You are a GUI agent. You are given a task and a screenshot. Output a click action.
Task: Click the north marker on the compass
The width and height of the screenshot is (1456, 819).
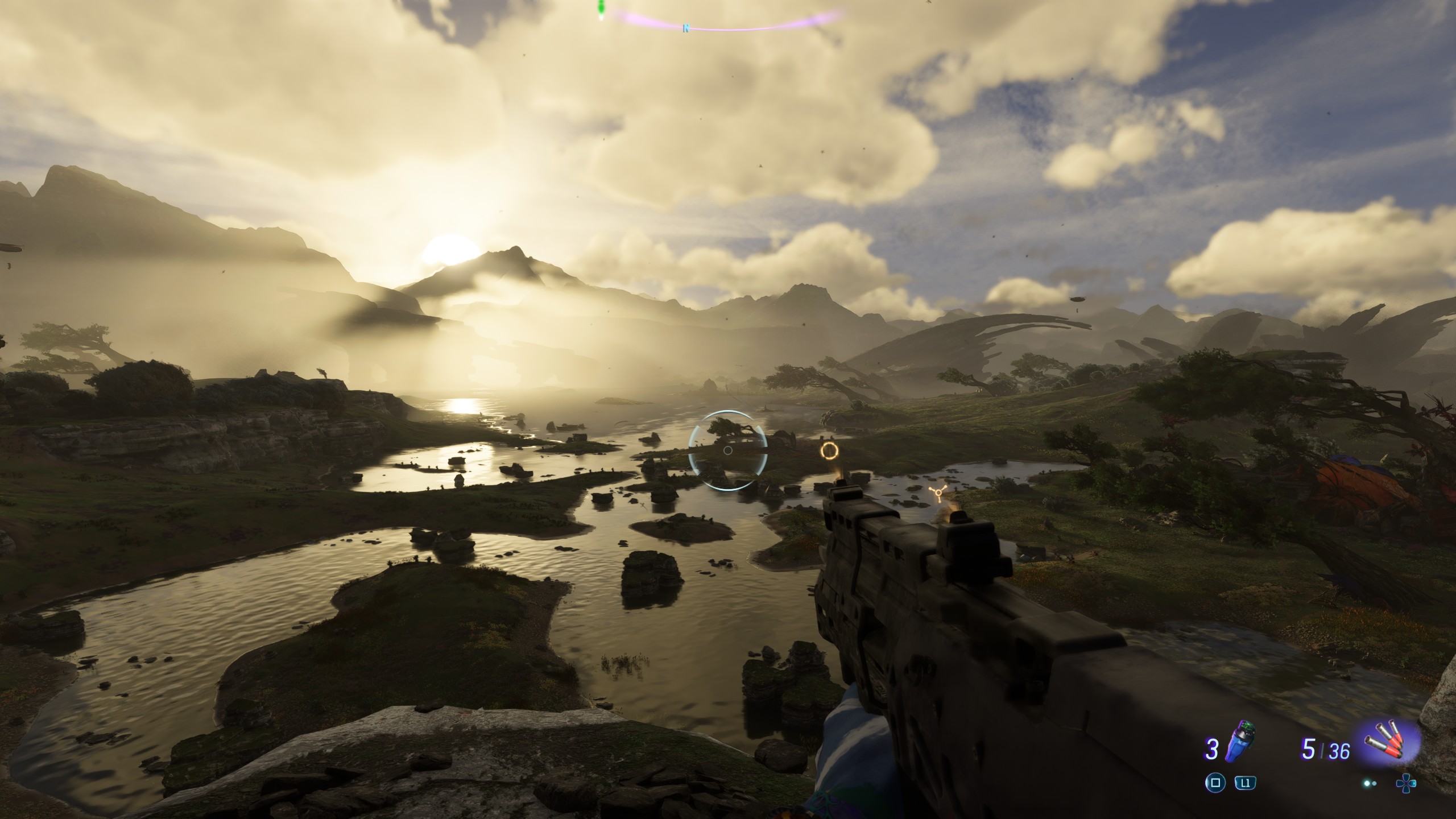coord(686,27)
